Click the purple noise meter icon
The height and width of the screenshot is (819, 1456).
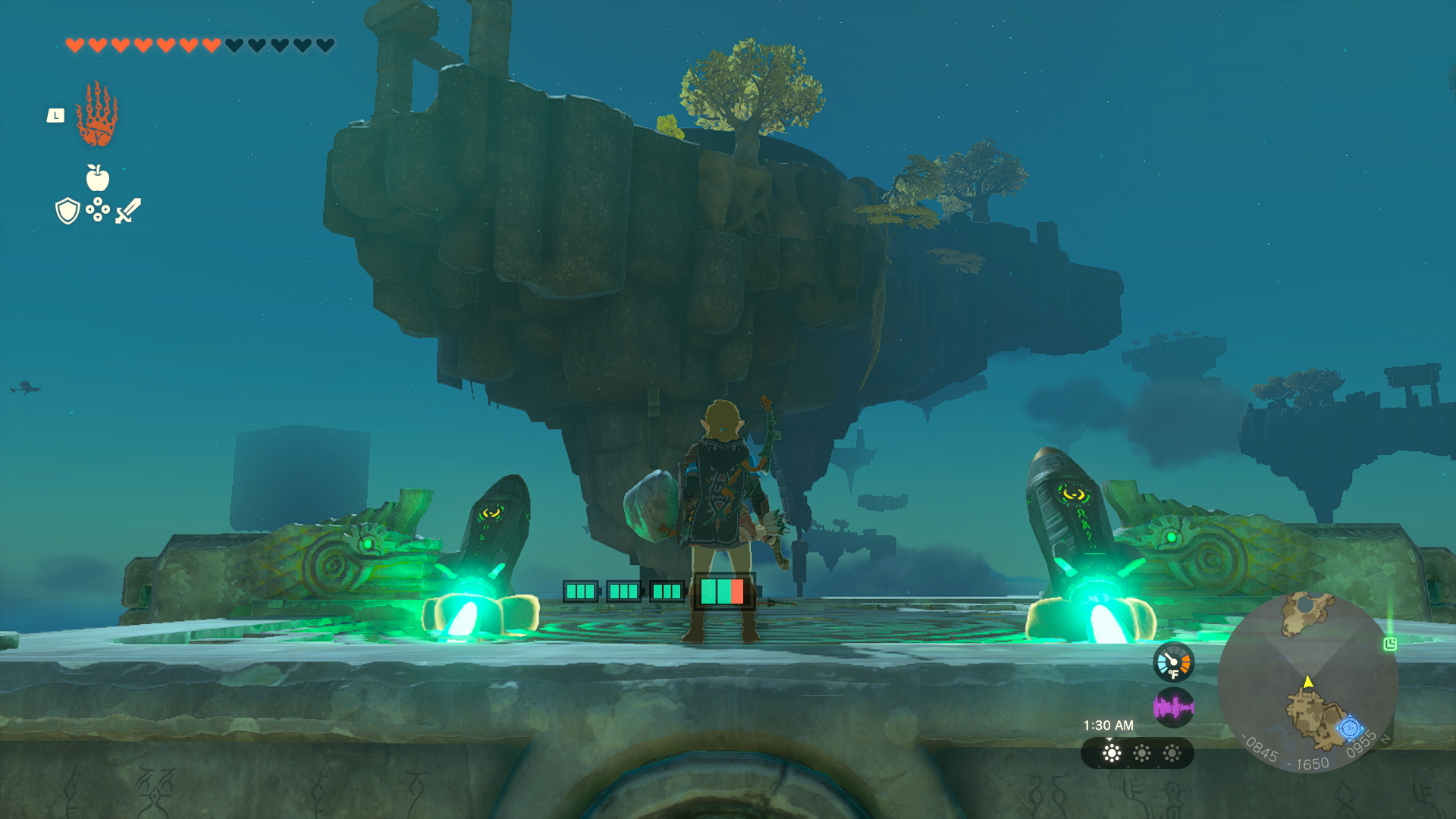1174,706
